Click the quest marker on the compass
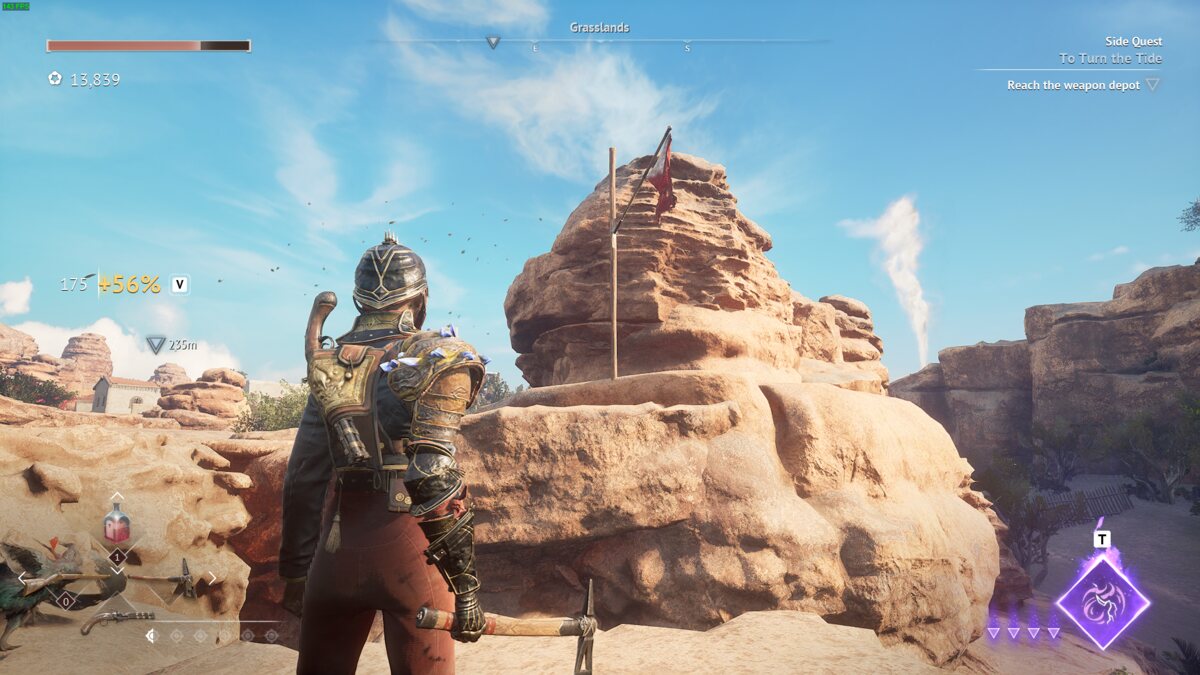Viewport: 1200px width, 675px height. tap(492, 42)
